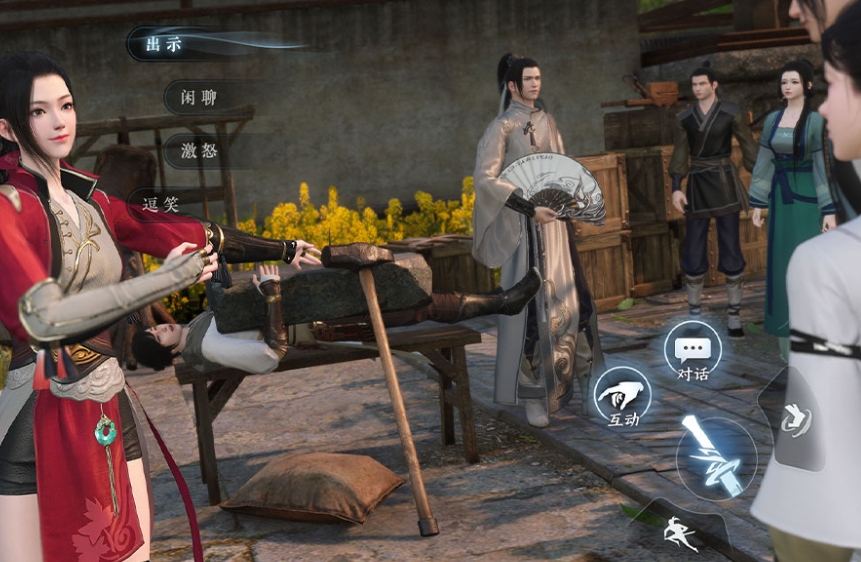
Task: Select the 闲聊 (chat) option
Action: tap(196, 97)
